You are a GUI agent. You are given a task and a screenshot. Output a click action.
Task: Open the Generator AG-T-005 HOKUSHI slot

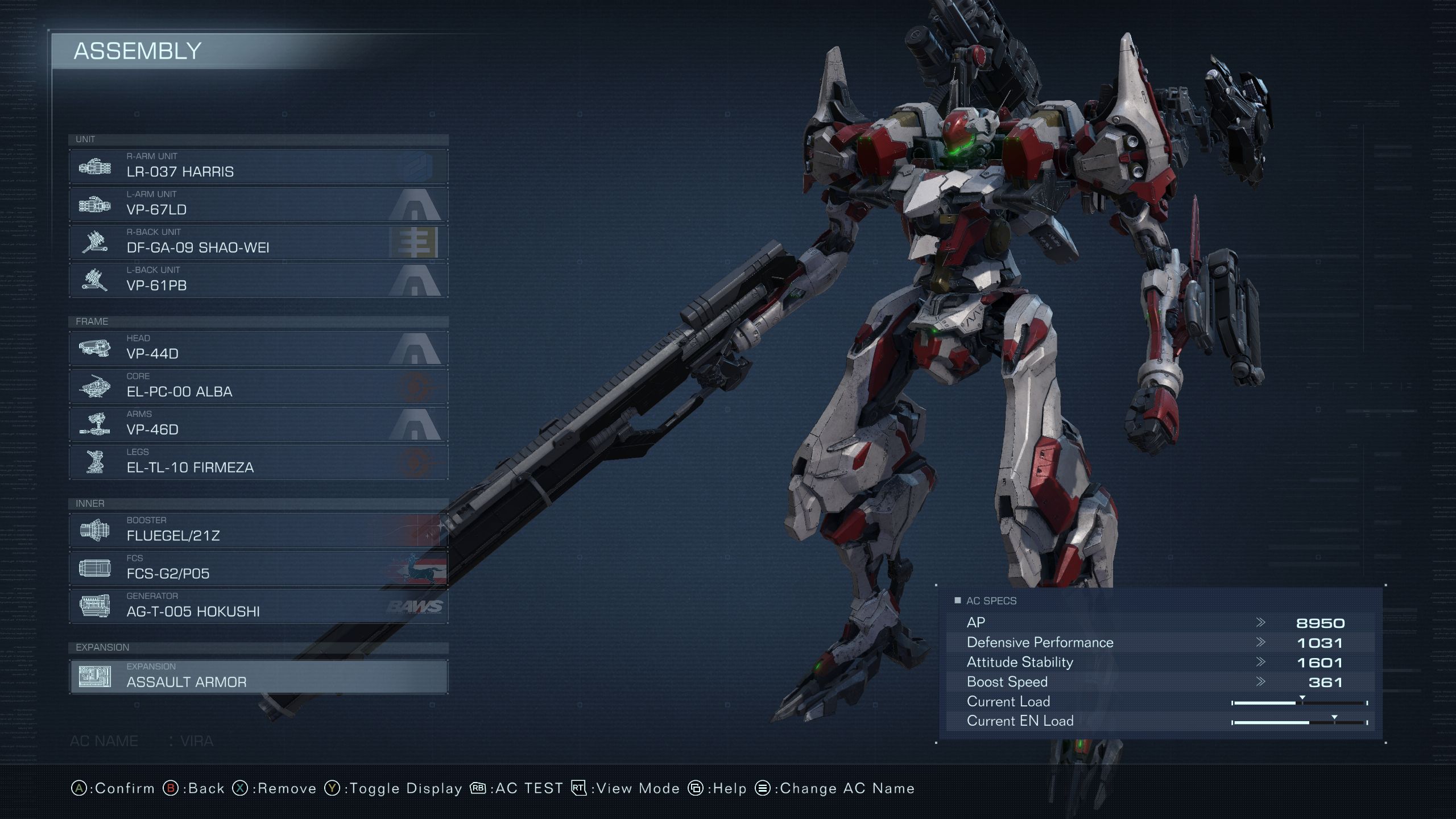(258, 606)
